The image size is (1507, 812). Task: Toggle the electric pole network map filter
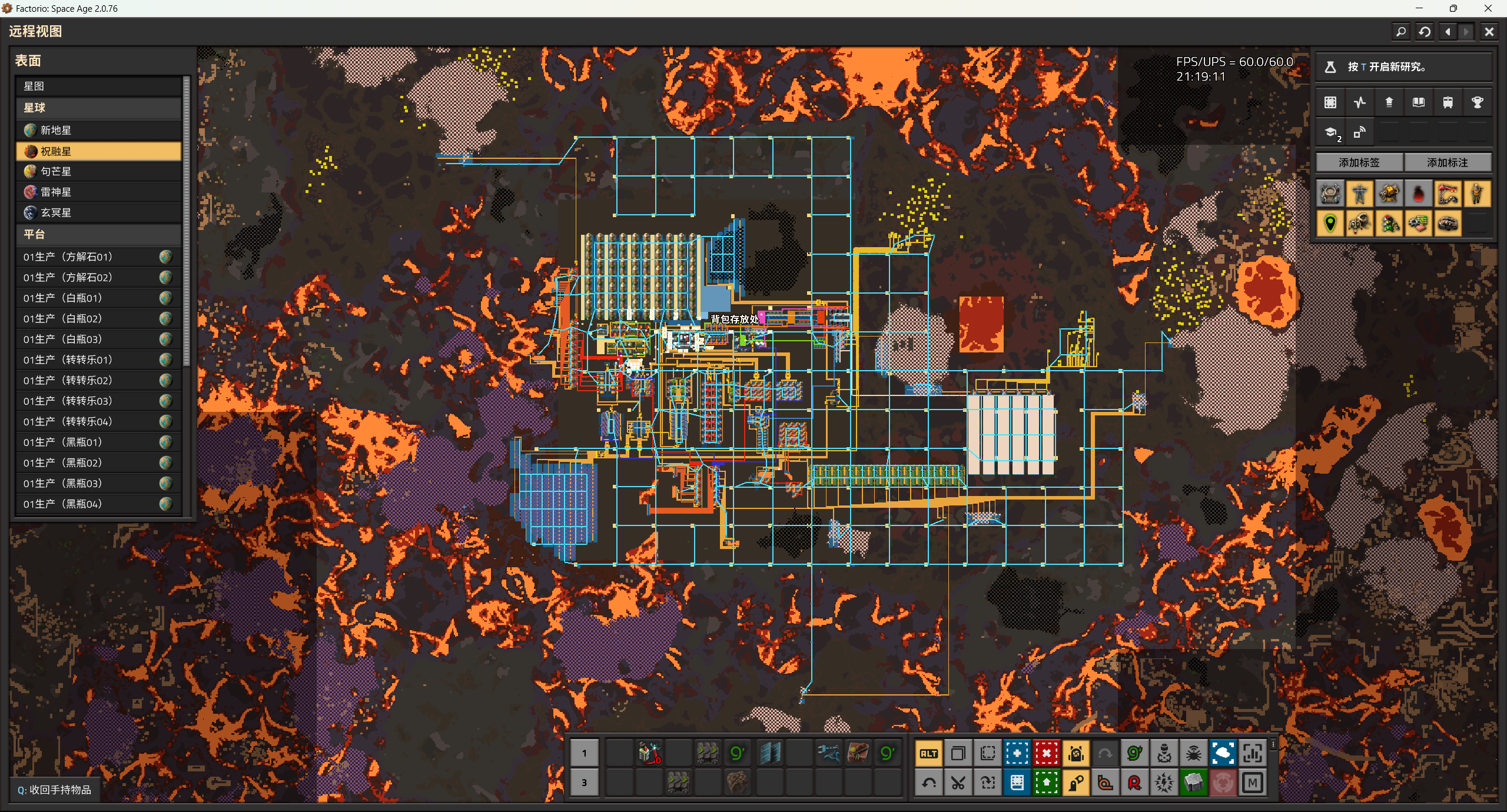[x=1359, y=194]
